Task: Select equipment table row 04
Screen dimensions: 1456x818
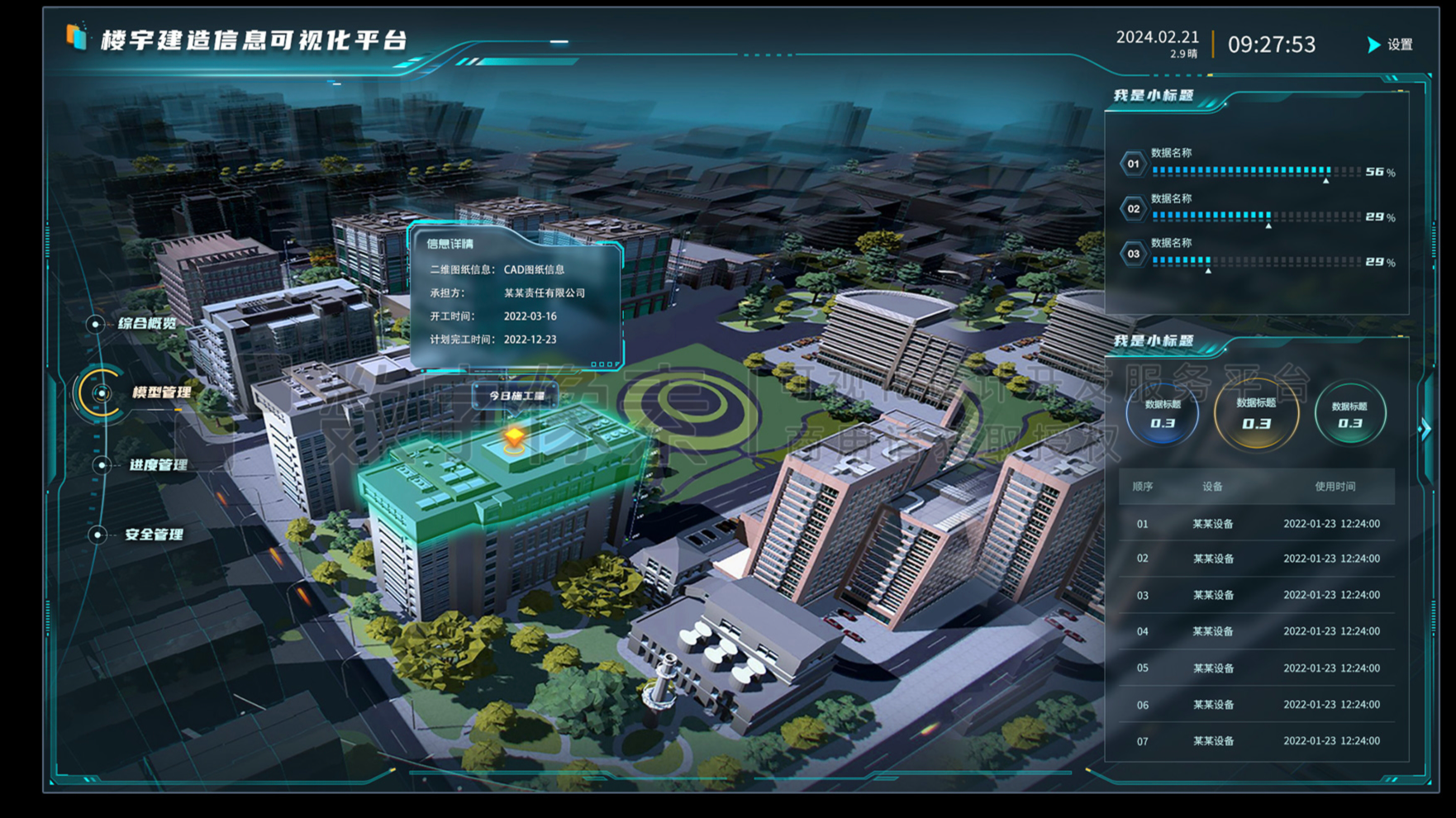Action: 1257,631
